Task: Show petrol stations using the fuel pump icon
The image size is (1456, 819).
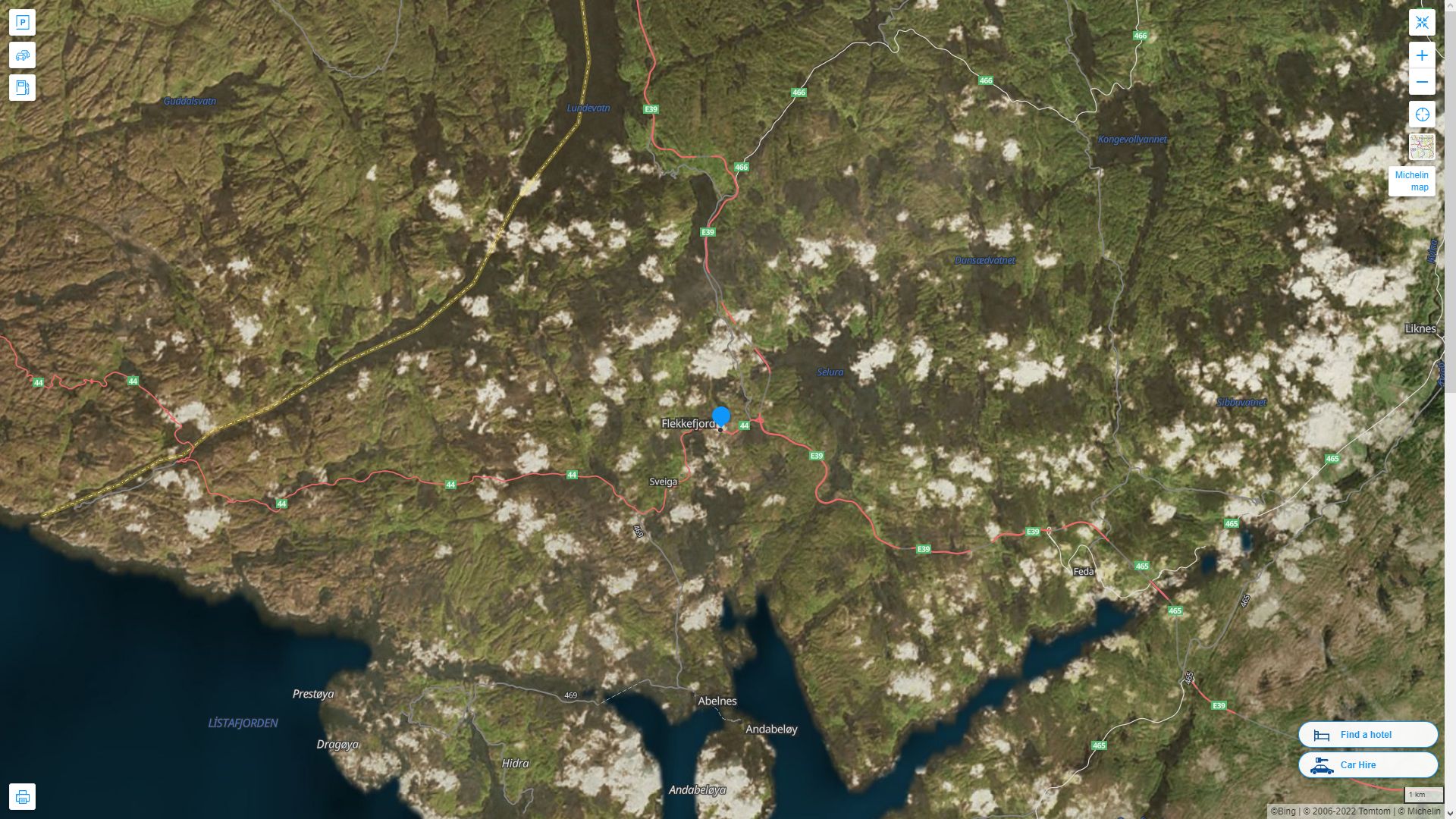Action: coord(23,87)
